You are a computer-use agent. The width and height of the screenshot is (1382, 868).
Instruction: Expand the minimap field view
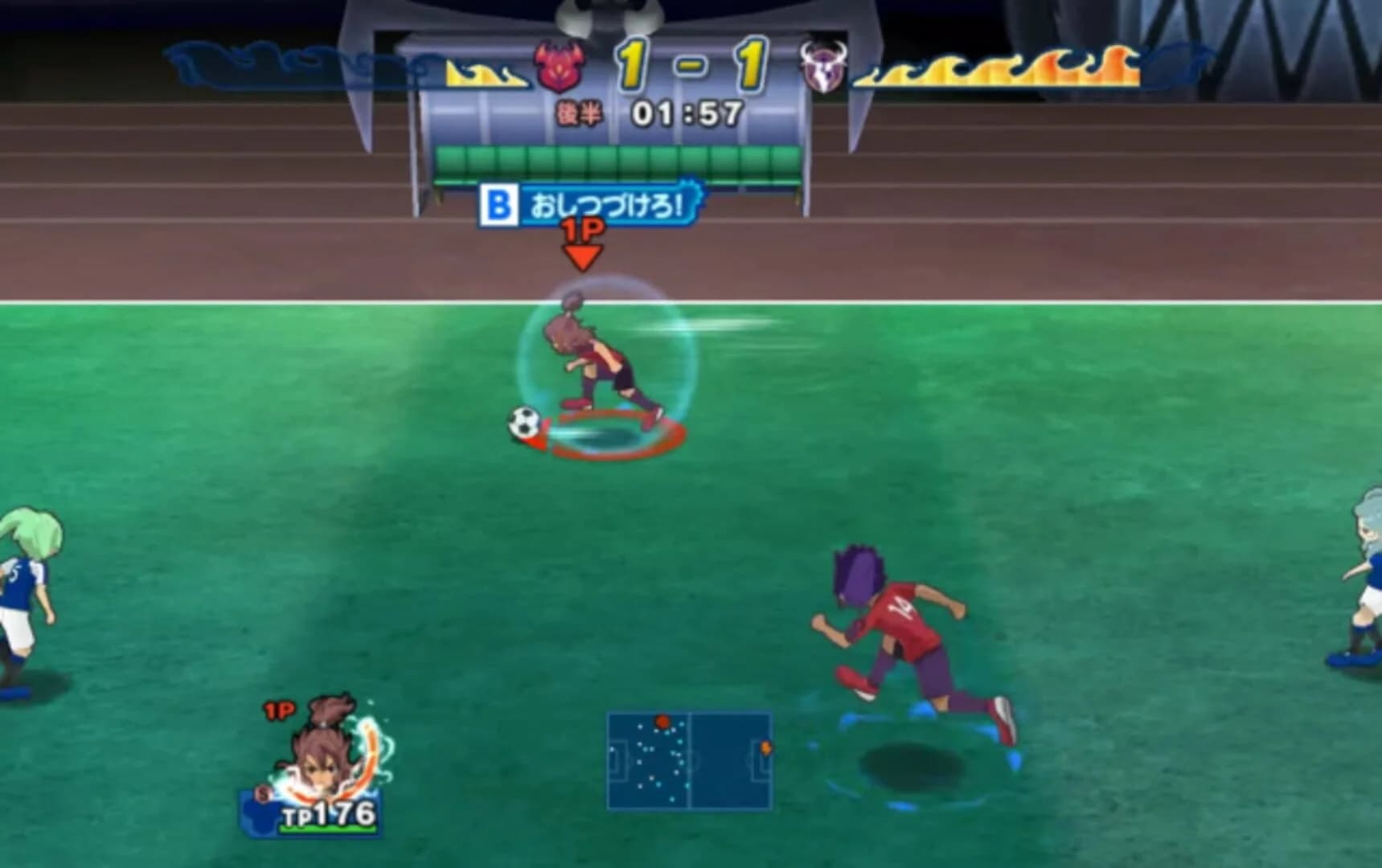click(x=690, y=760)
